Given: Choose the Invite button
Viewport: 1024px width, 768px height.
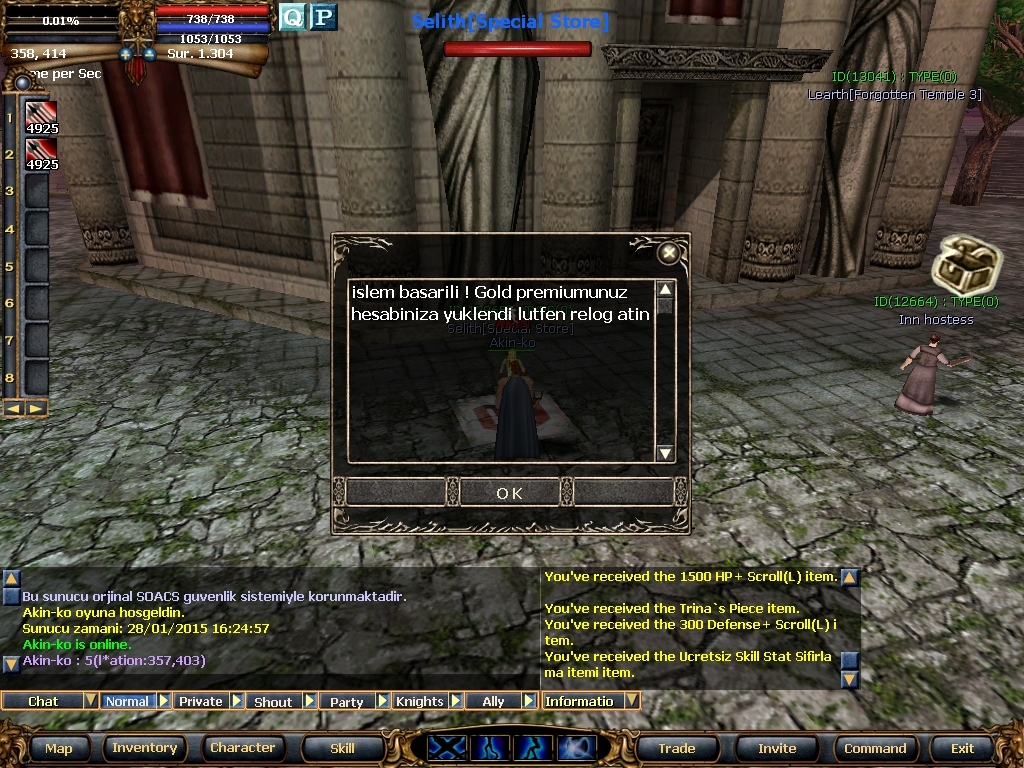Looking at the screenshot, I should point(777,748).
